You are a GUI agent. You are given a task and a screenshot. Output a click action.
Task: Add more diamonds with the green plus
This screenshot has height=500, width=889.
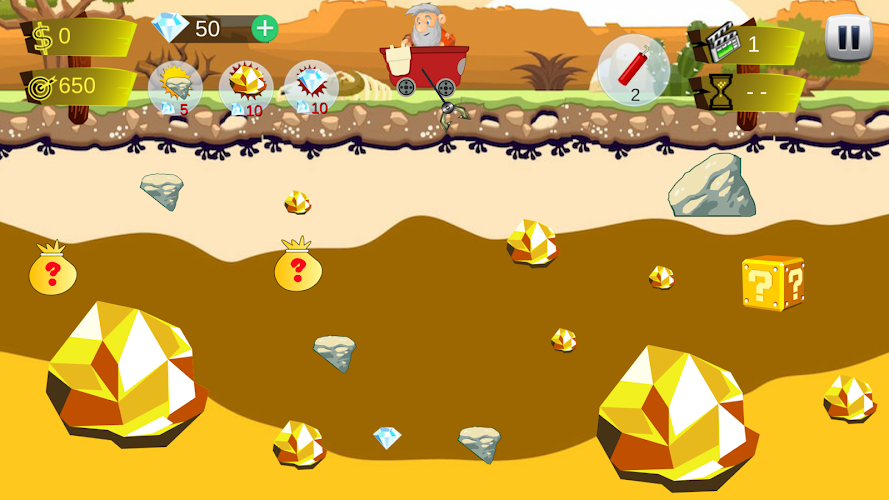264,28
